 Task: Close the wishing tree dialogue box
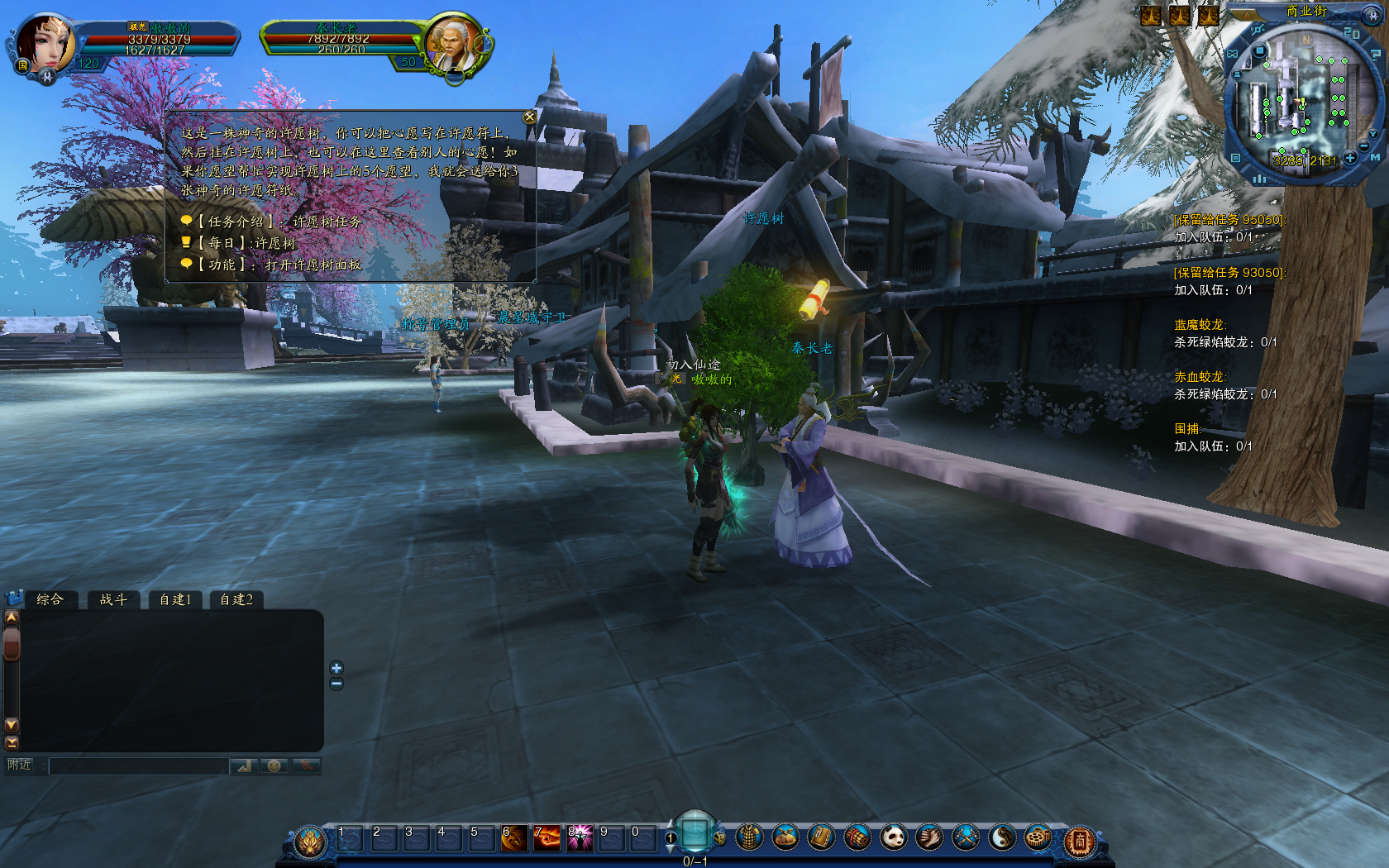tap(530, 117)
